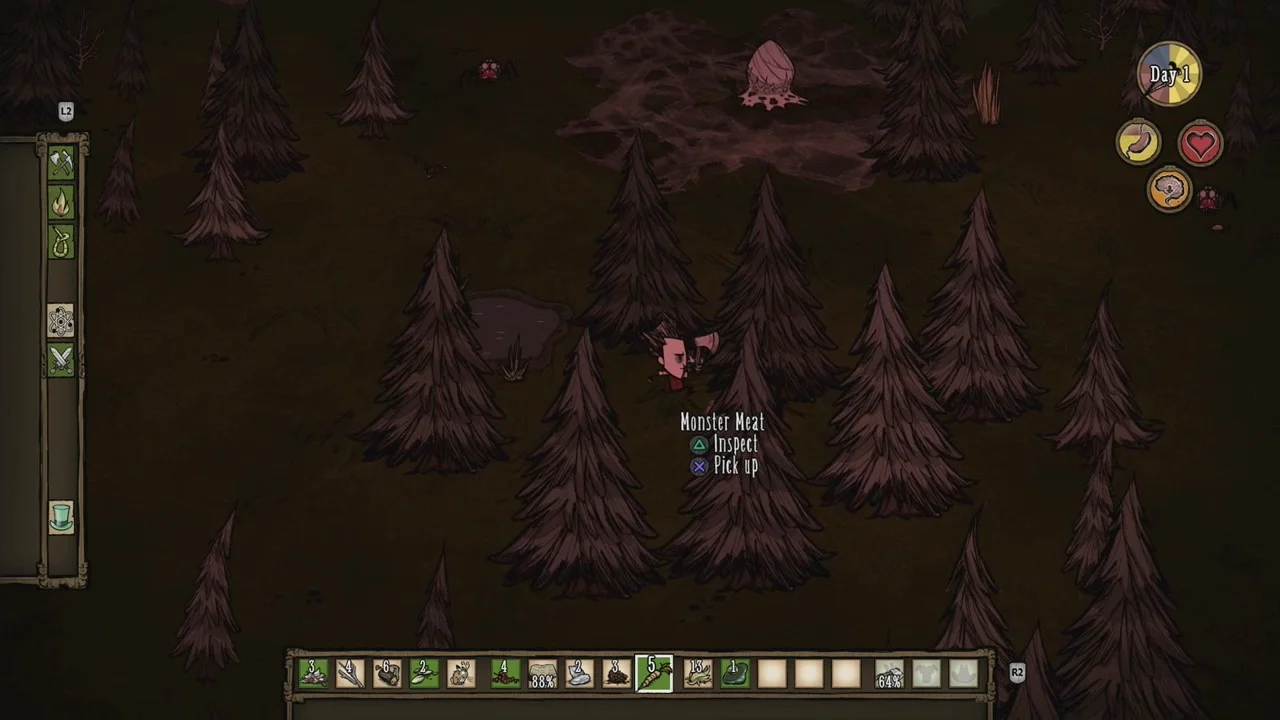Select the red berries stack of 4
This screenshot has width=1280, height=720.
[505, 674]
